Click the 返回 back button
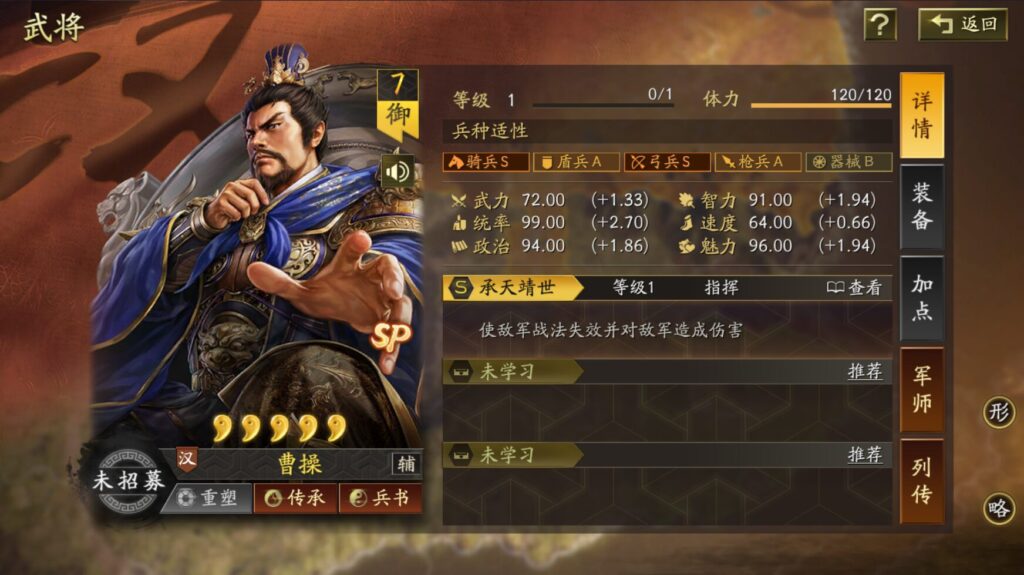The width and height of the screenshot is (1024, 575). pos(964,24)
